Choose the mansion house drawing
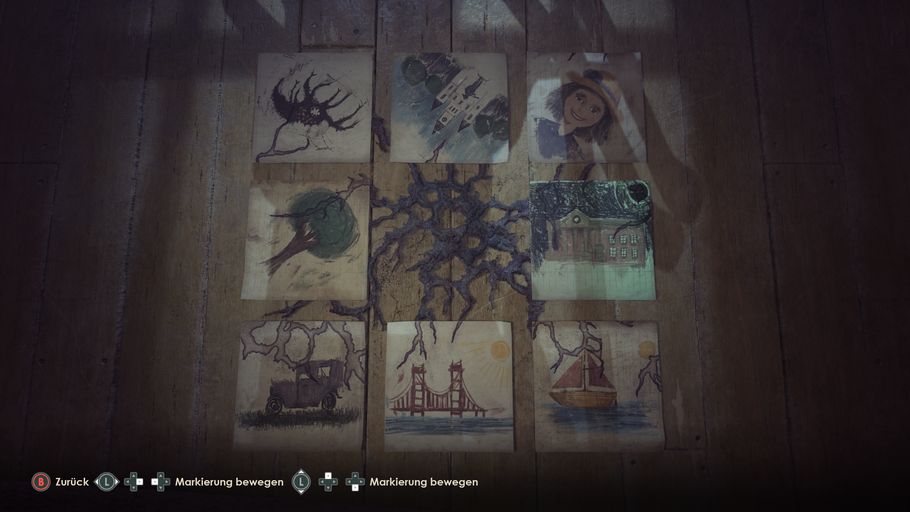The width and height of the screenshot is (910, 512). (x=592, y=240)
